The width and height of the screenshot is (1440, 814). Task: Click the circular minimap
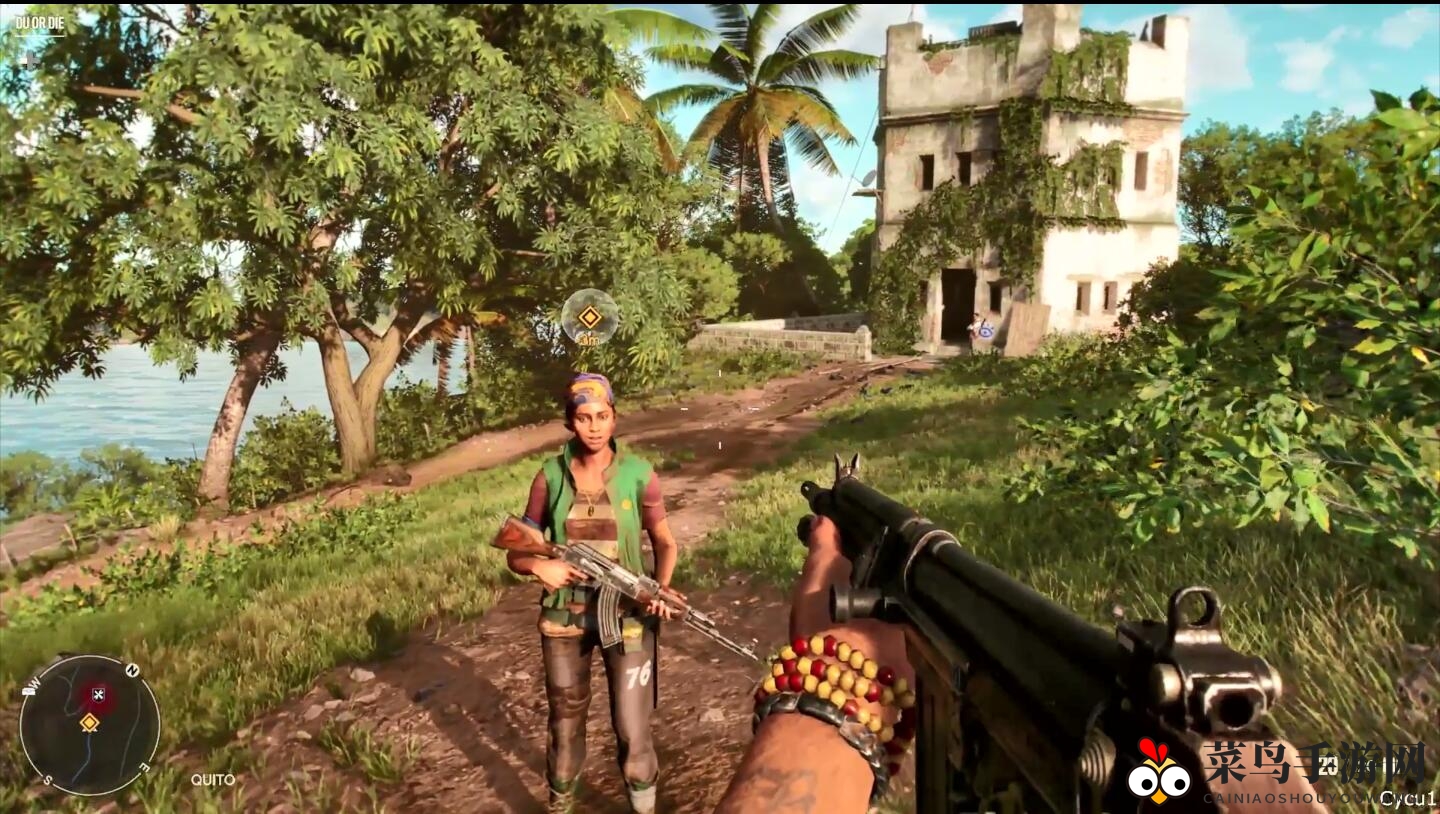(89, 724)
